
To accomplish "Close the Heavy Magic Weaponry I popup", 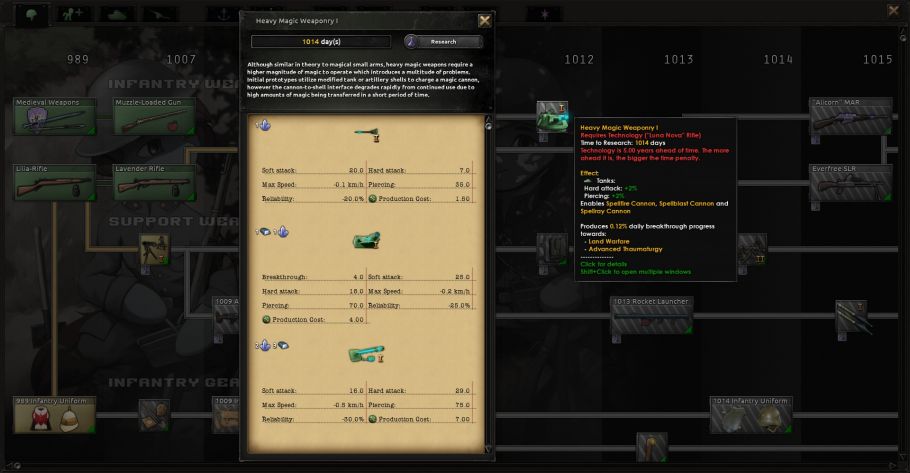I will (485, 20).
